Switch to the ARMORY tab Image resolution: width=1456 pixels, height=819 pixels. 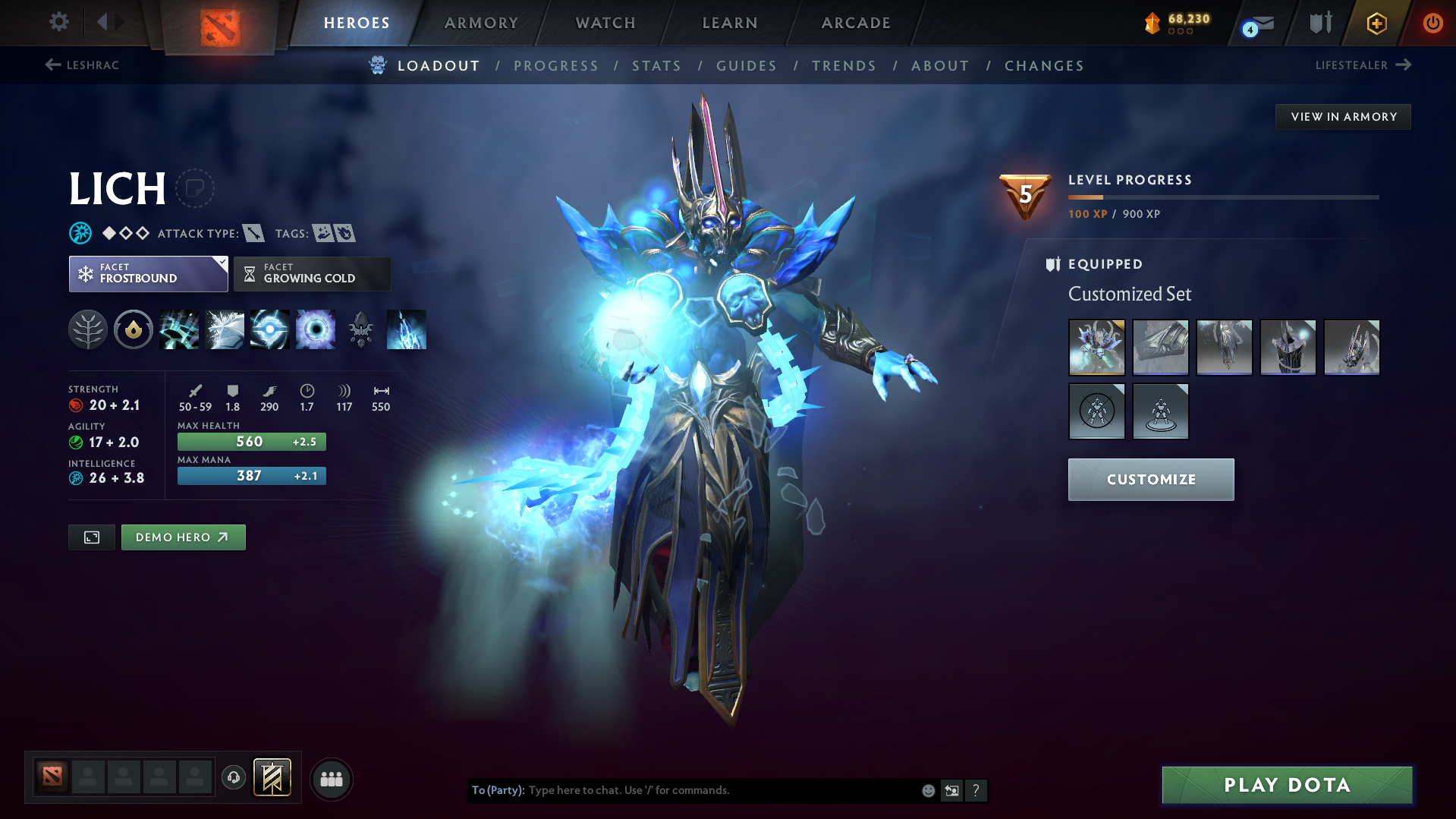pos(481,23)
